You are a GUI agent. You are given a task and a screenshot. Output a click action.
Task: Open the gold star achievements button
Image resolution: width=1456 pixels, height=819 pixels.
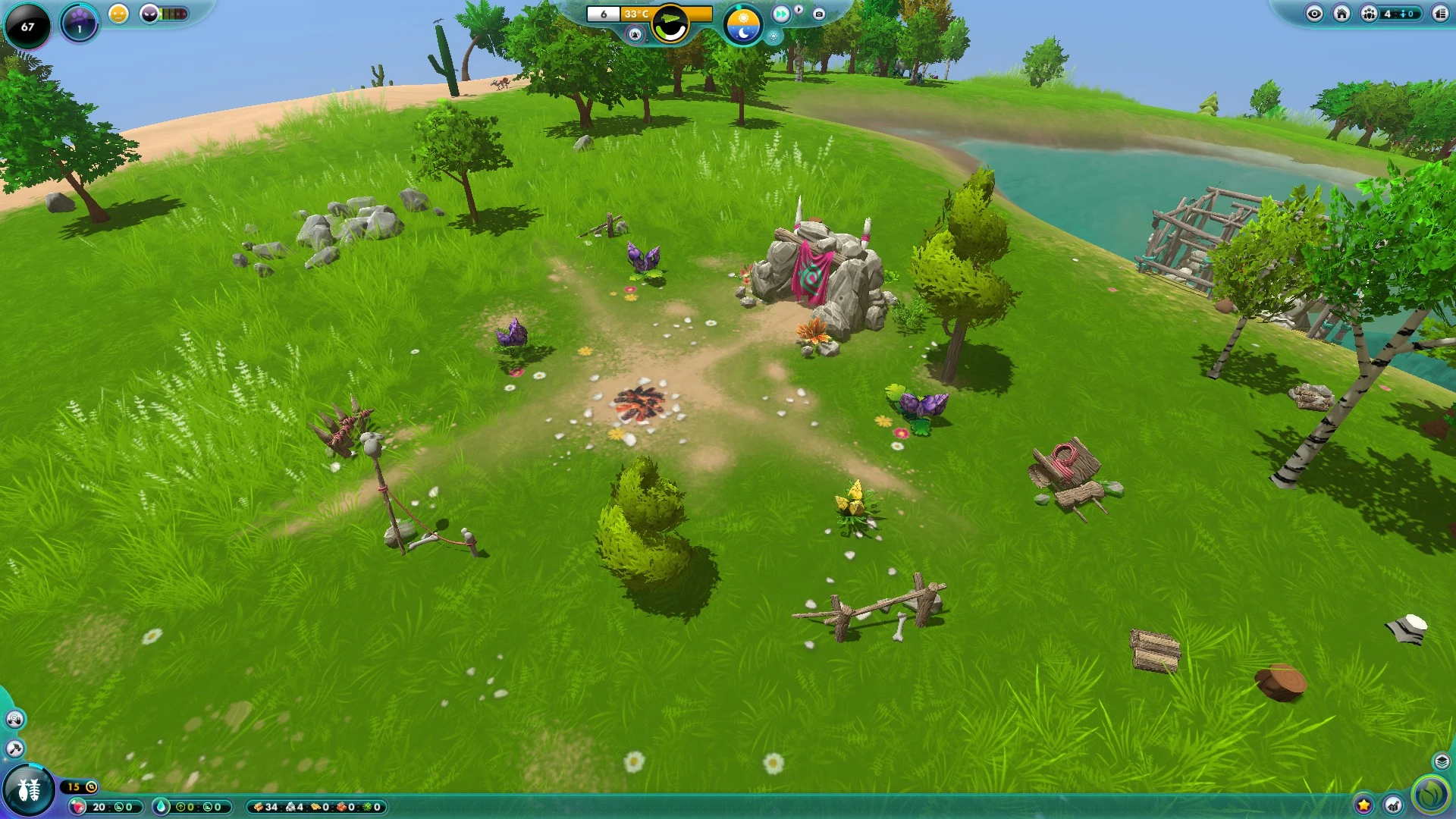point(1363,805)
